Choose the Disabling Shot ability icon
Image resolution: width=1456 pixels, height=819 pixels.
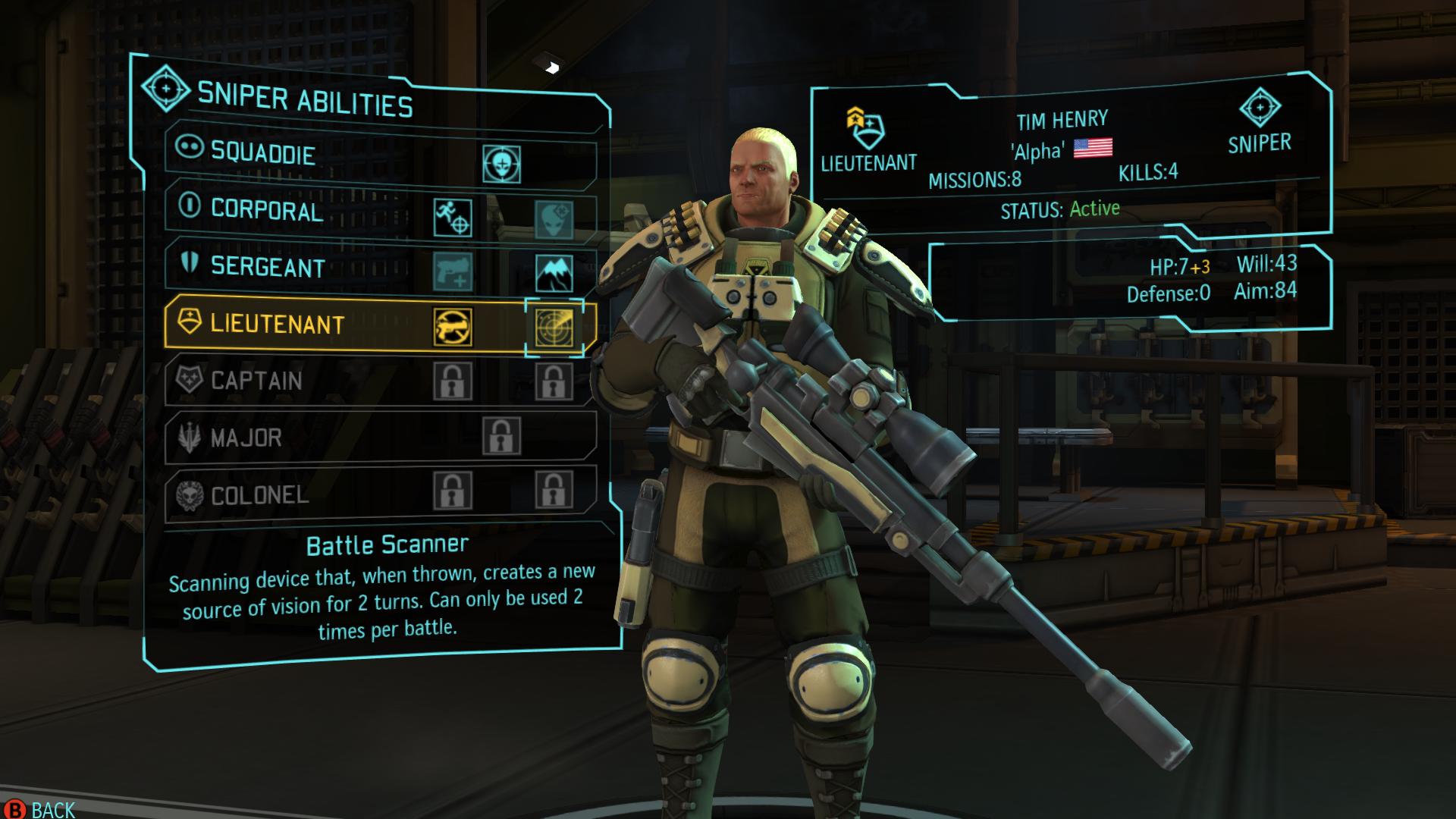point(453,327)
